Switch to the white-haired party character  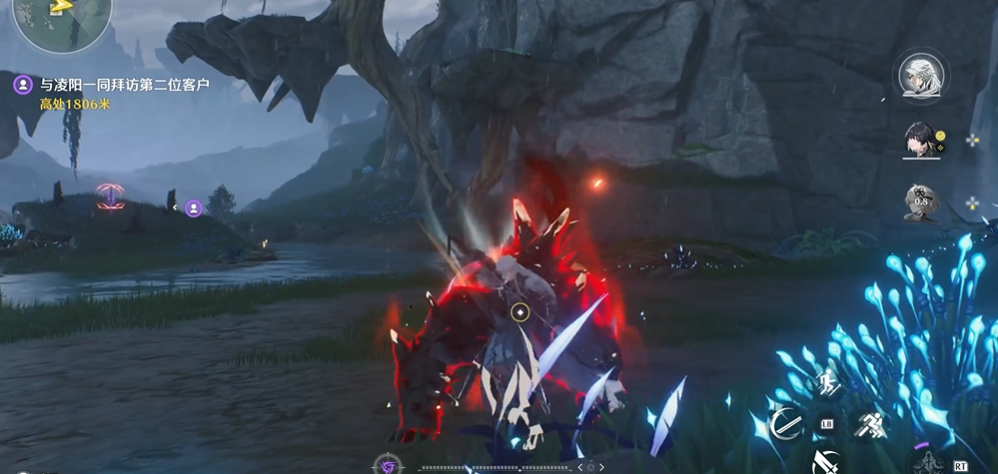[918, 76]
